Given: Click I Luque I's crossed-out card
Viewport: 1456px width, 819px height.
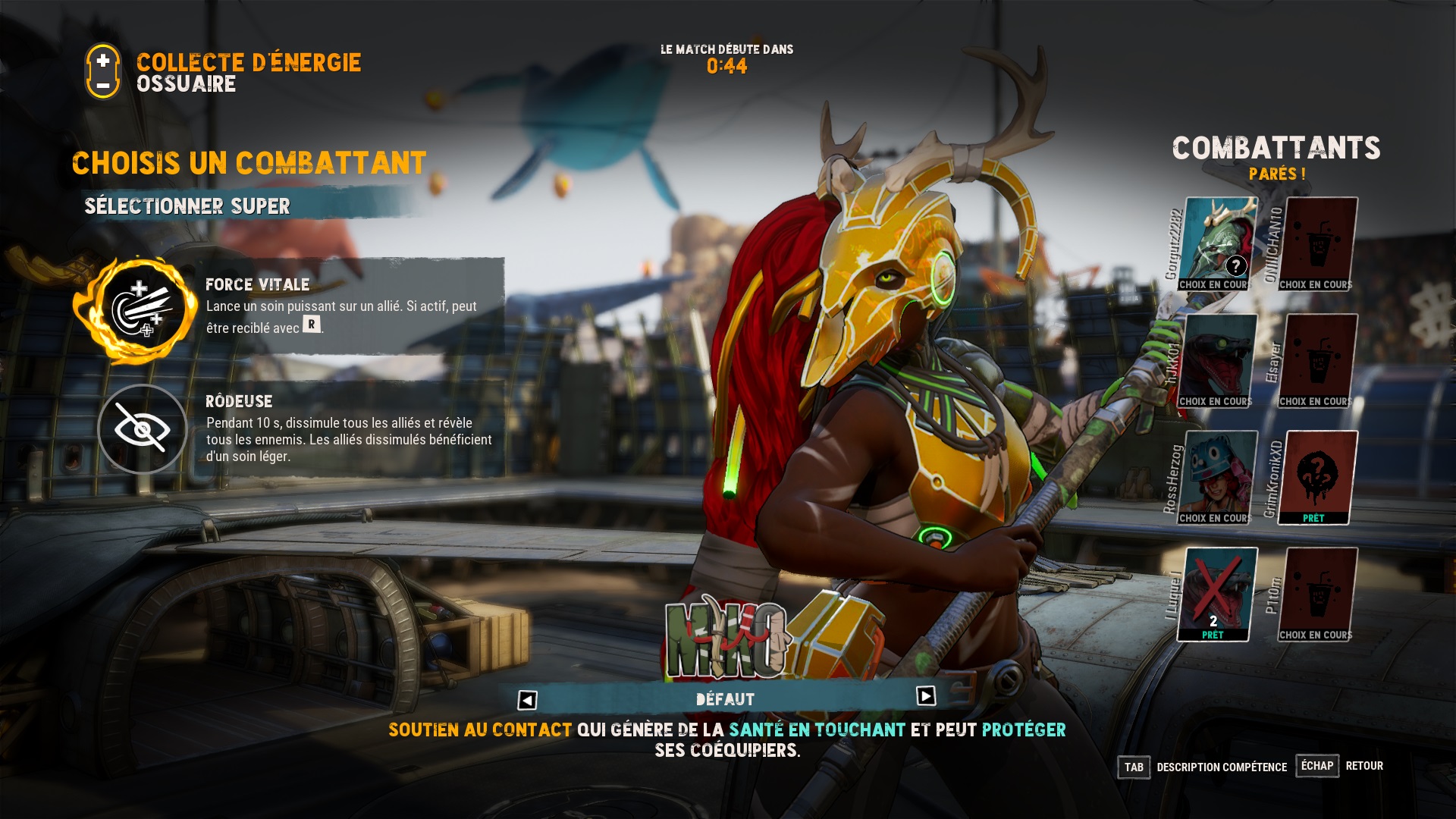Looking at the screenshot, I should pyautogui.click(x=1218, y=595).
